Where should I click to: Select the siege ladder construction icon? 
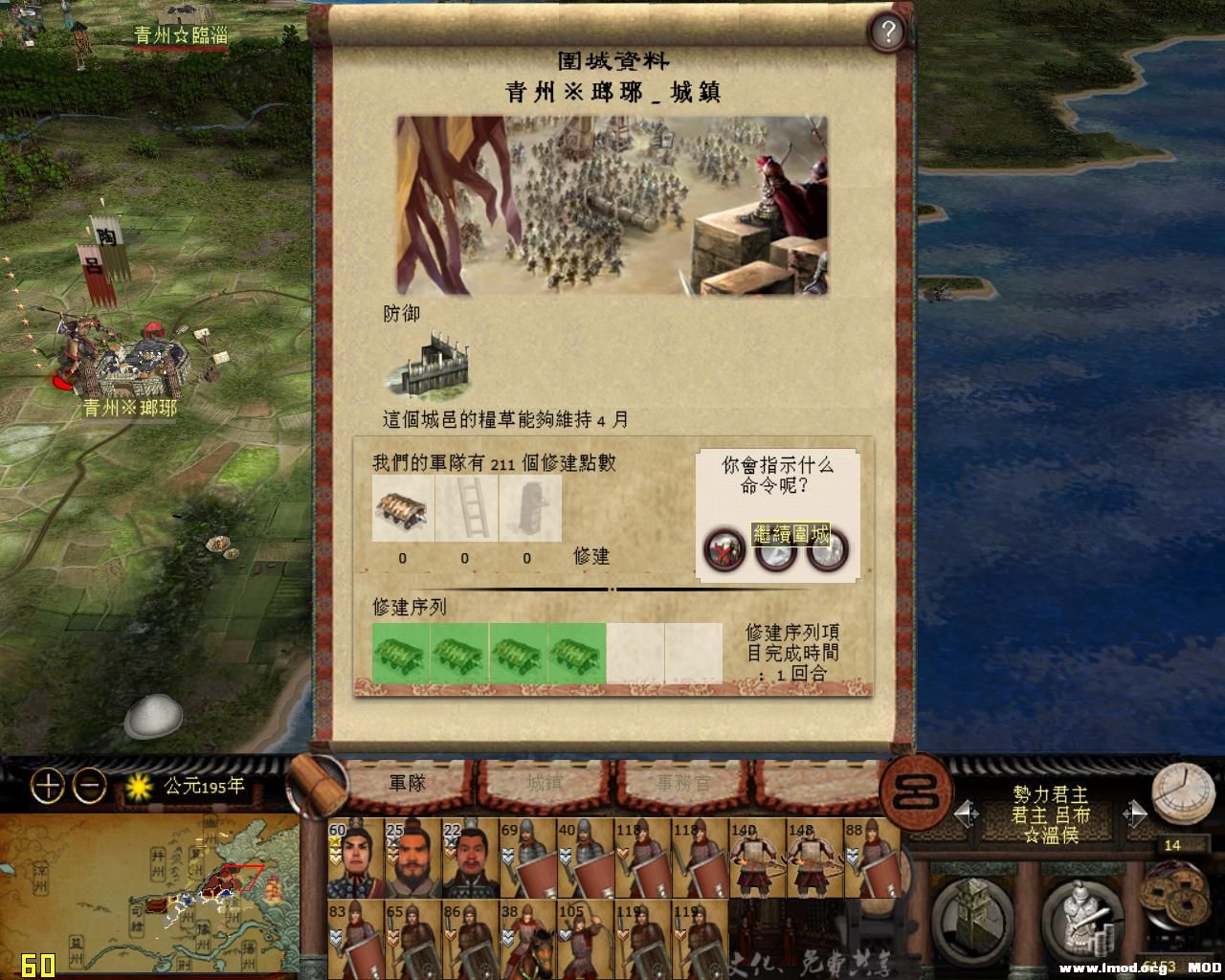pyautogui.click(x=464, y=508)
